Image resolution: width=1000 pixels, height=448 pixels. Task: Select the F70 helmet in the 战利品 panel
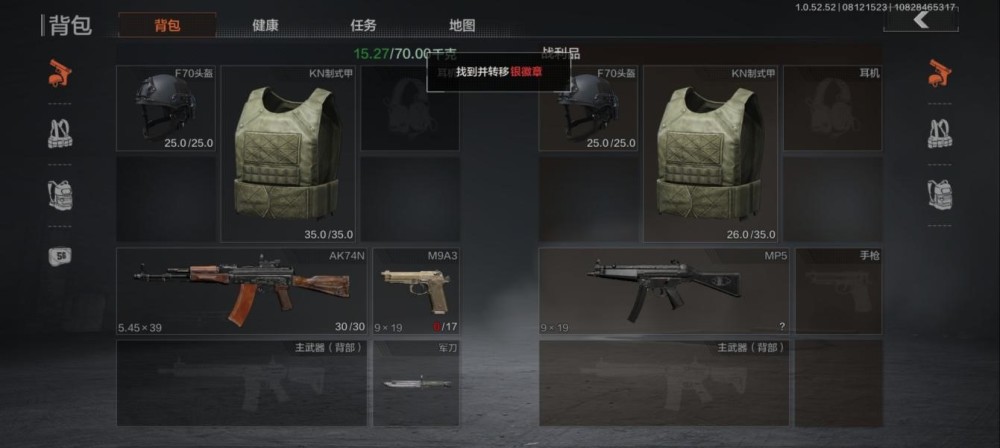(x=589, y=108)
